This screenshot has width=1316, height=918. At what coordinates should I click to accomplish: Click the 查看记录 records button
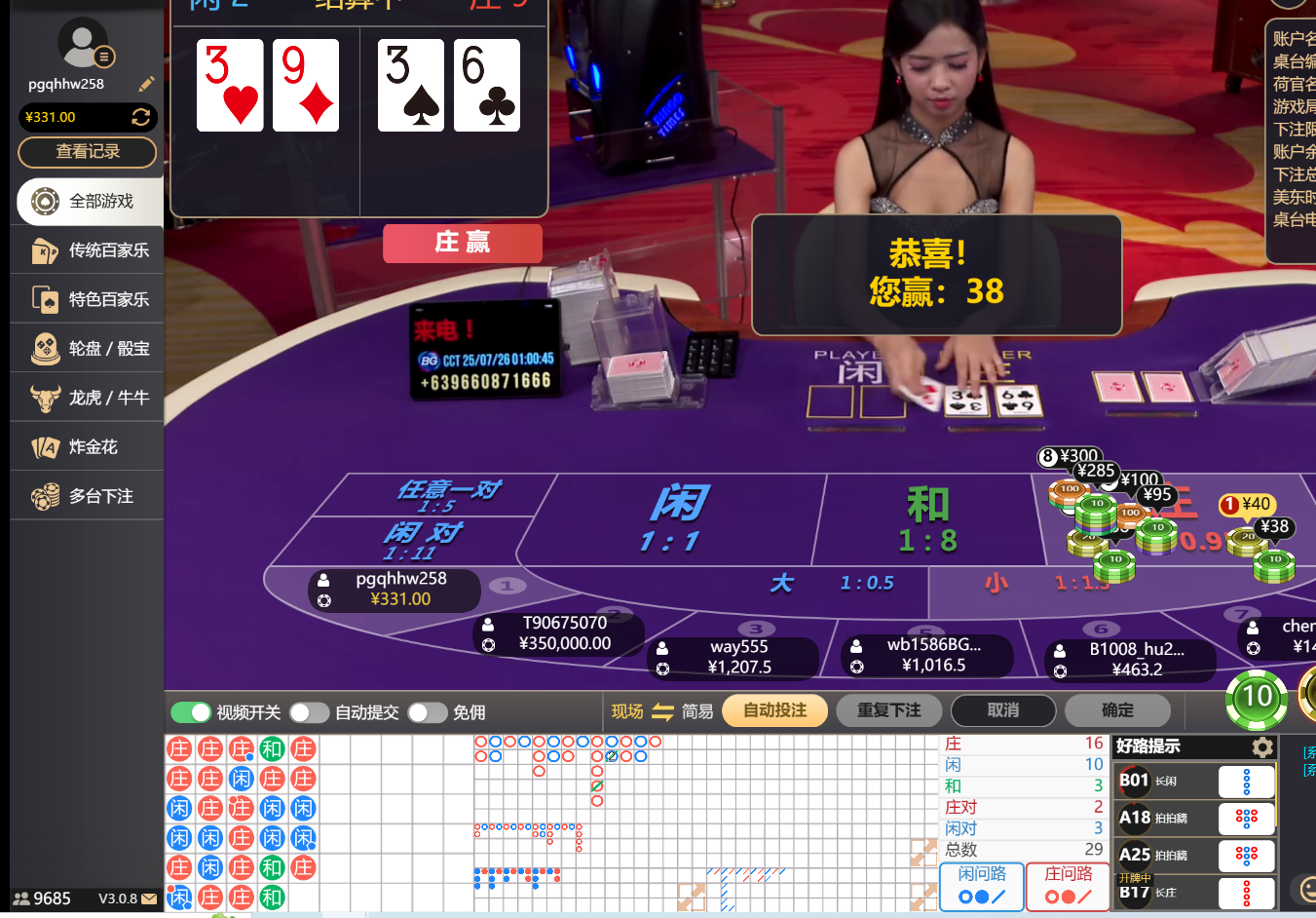[x=87, y=152]
